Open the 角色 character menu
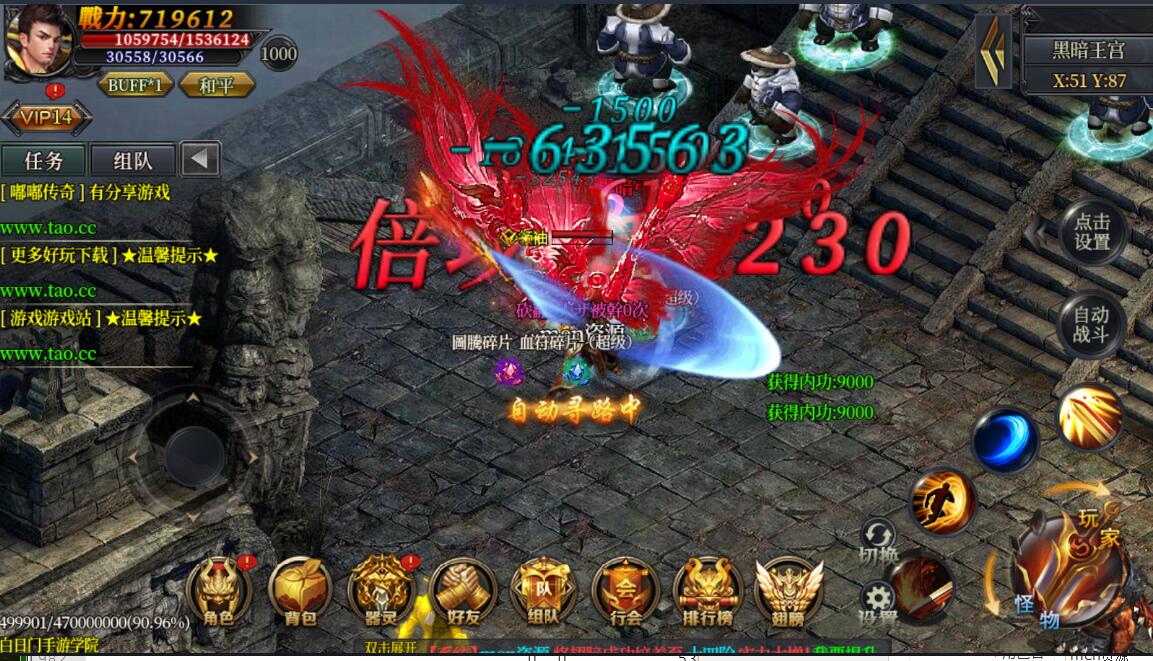1153x661 pixels. tap(219, 592)
